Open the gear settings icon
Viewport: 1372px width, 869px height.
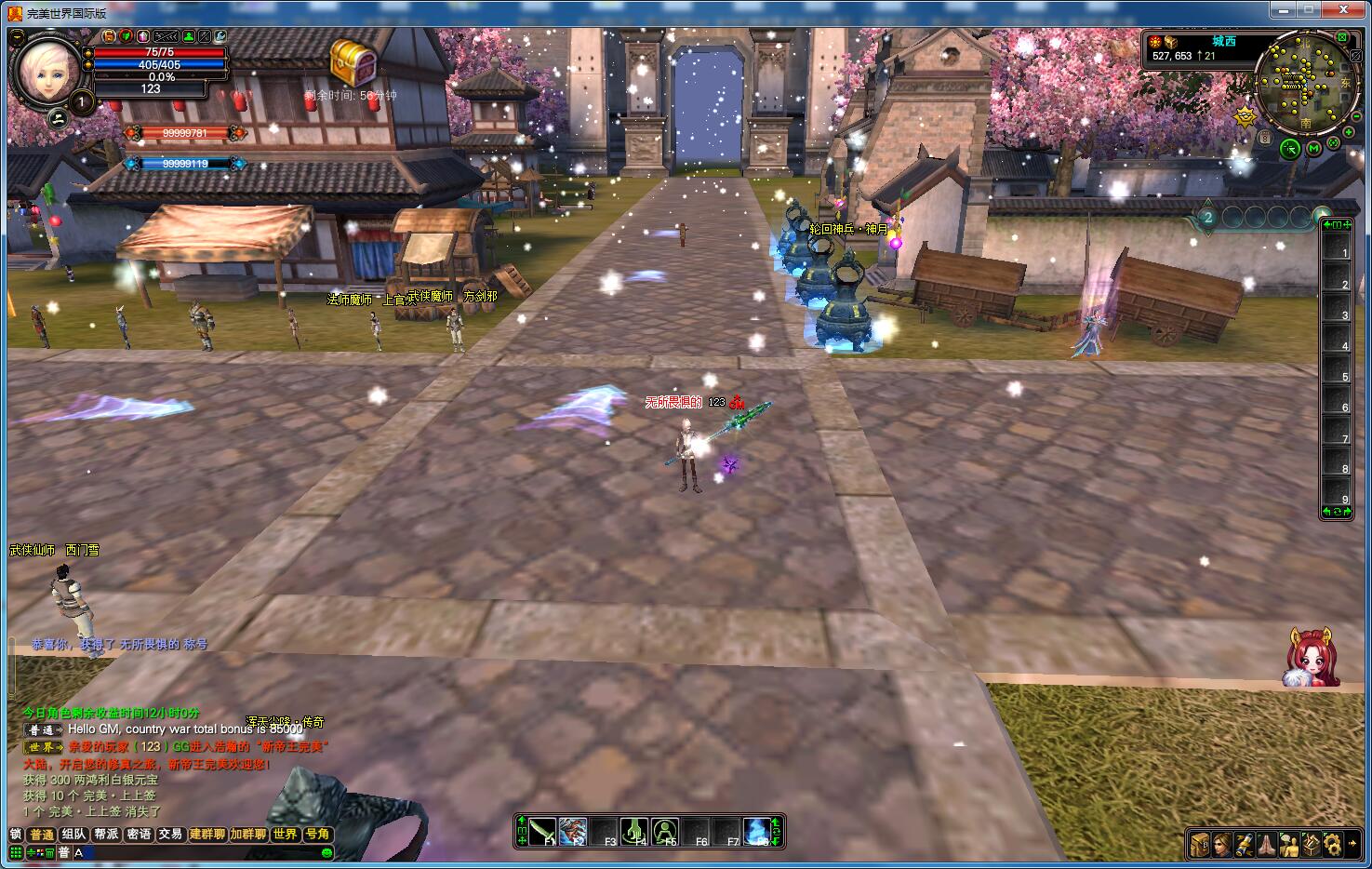1334,845
